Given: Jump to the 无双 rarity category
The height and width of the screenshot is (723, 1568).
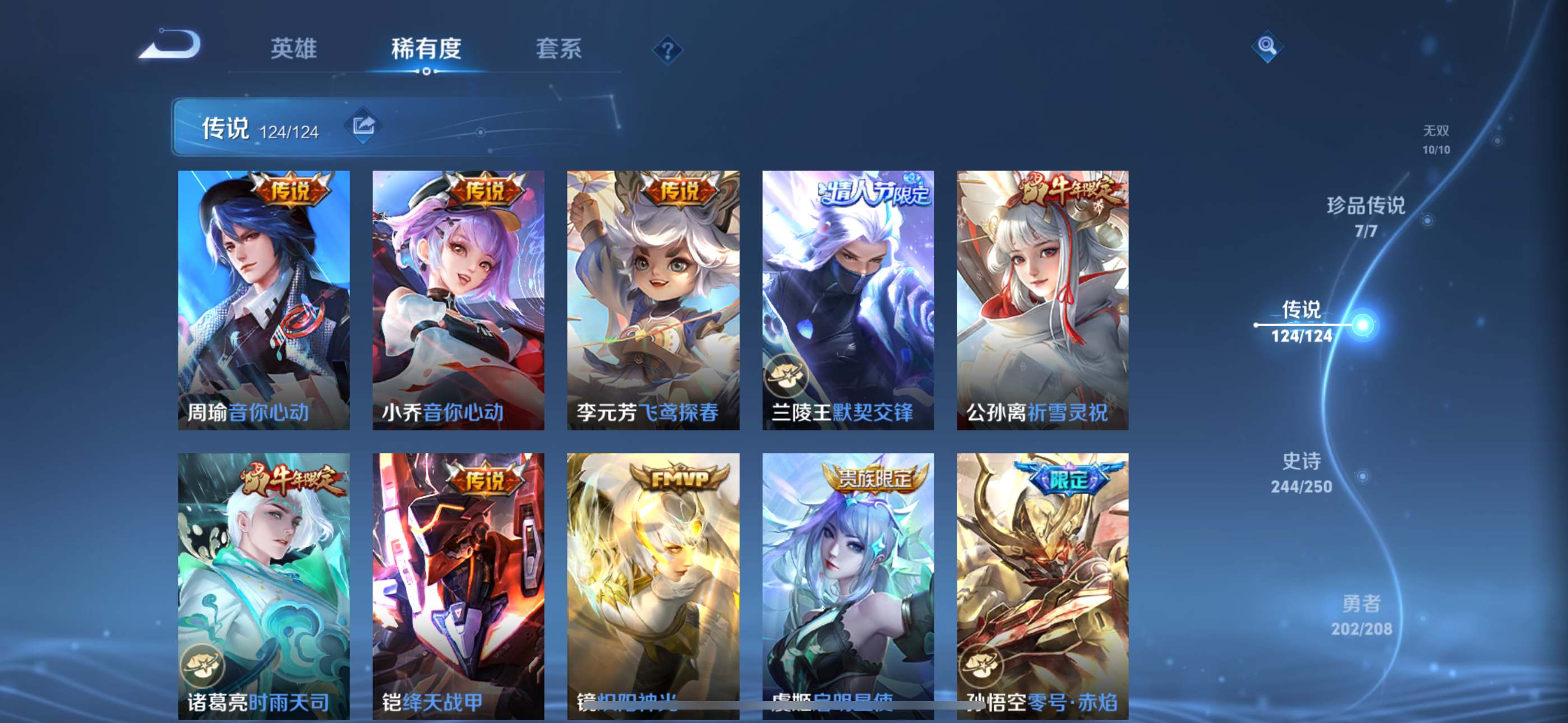Looking at the screenshot, I should click(x=1436, y=140).
